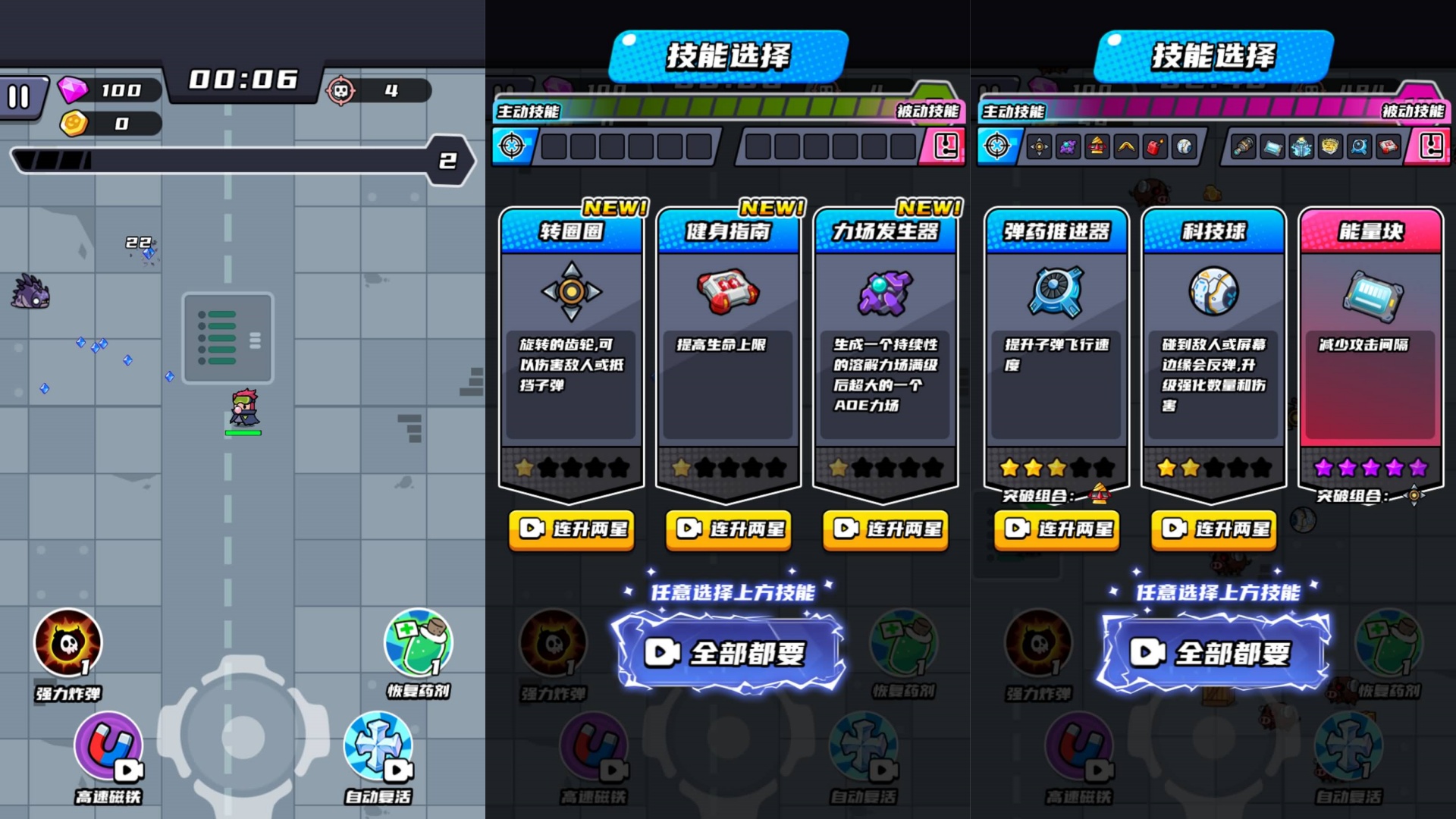
Task: Click the kill counter showing 4
Action: [372, 91]
